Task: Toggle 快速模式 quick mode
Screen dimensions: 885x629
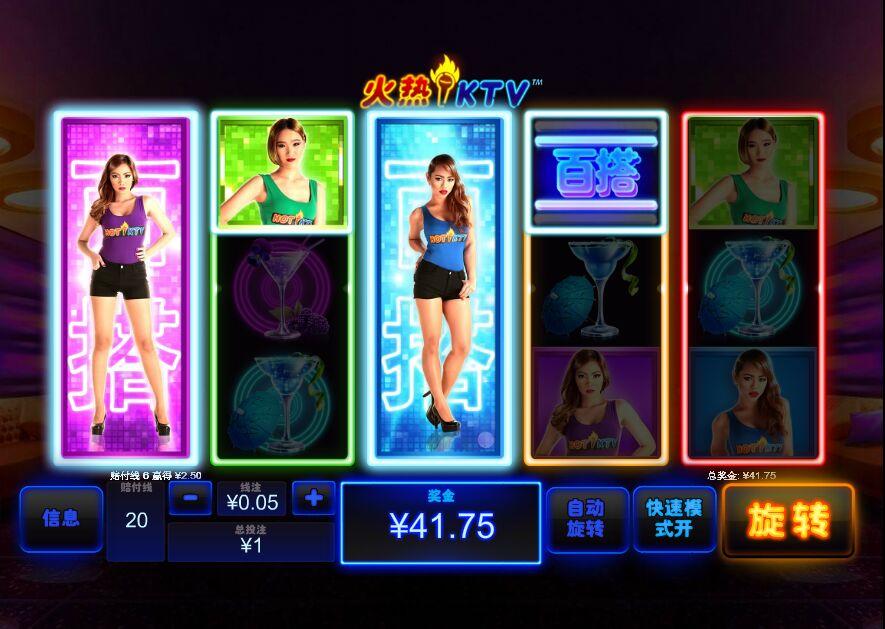Action: coord(674,519)
